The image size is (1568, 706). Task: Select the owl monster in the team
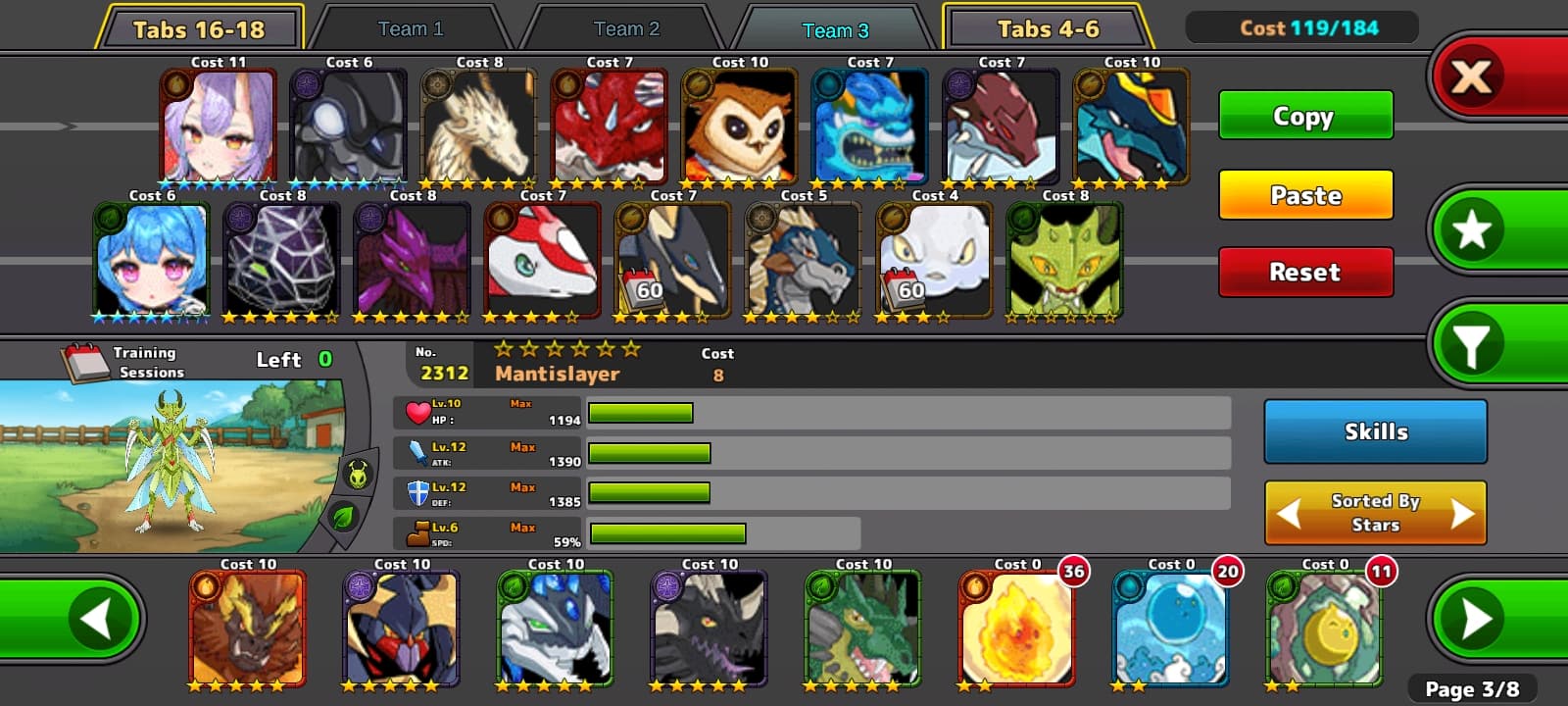click(x=740, y=127)
